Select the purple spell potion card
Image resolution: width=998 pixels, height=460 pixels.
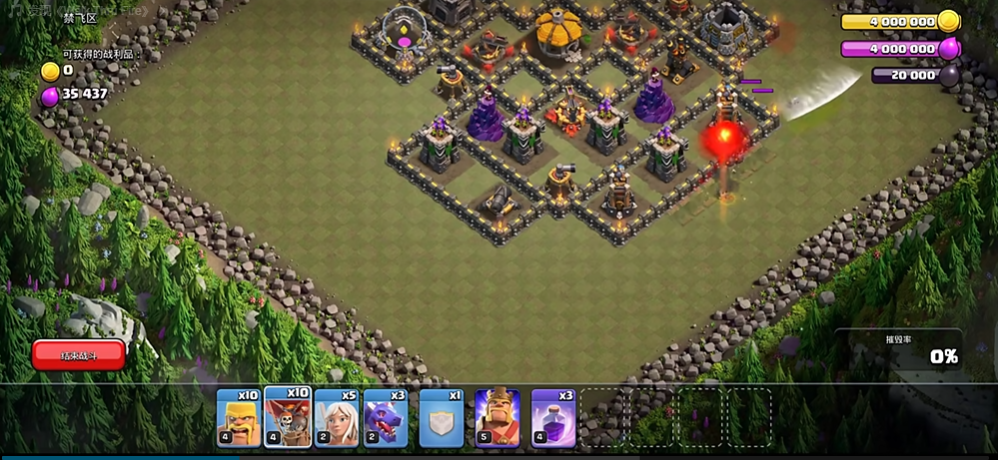(x=553, y=417)
